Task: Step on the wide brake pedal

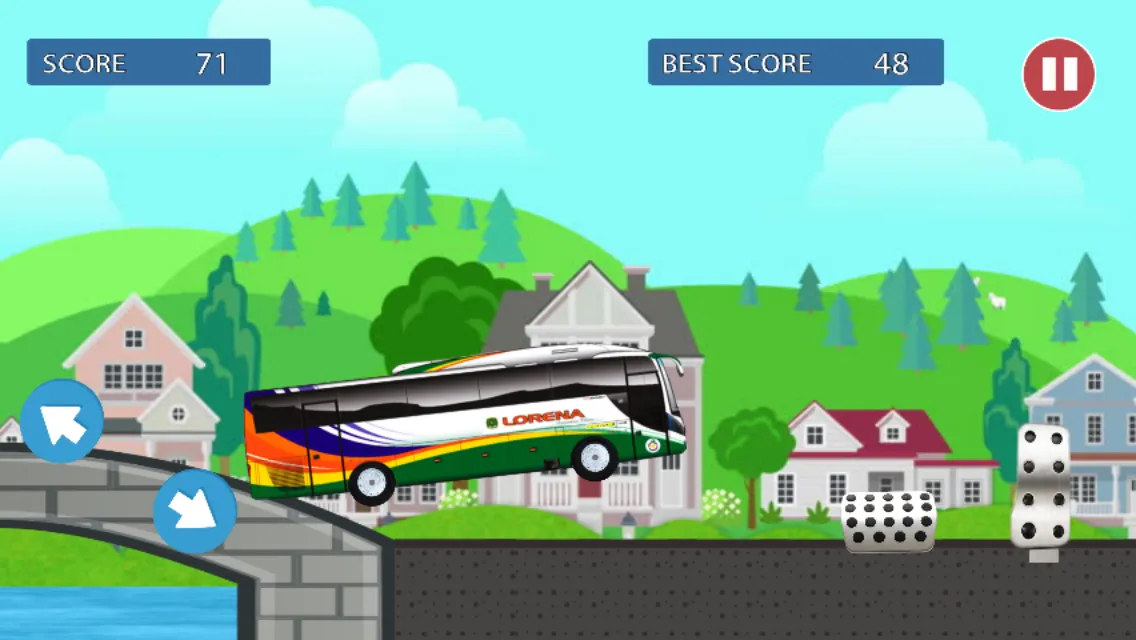Action: pos(889,521)
